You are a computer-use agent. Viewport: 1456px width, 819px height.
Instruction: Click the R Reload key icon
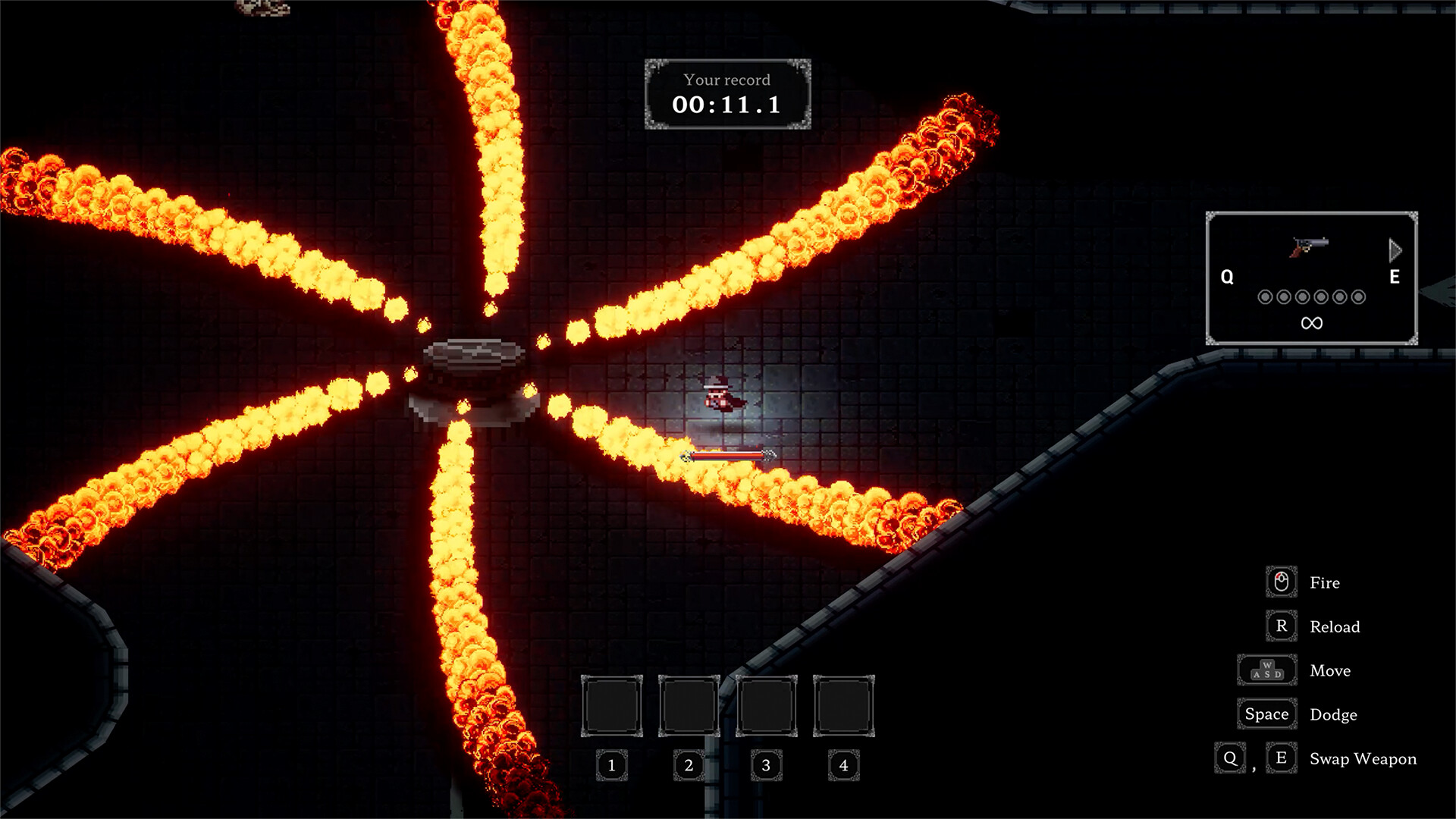pyautogui.click(x=1281, y=626)
